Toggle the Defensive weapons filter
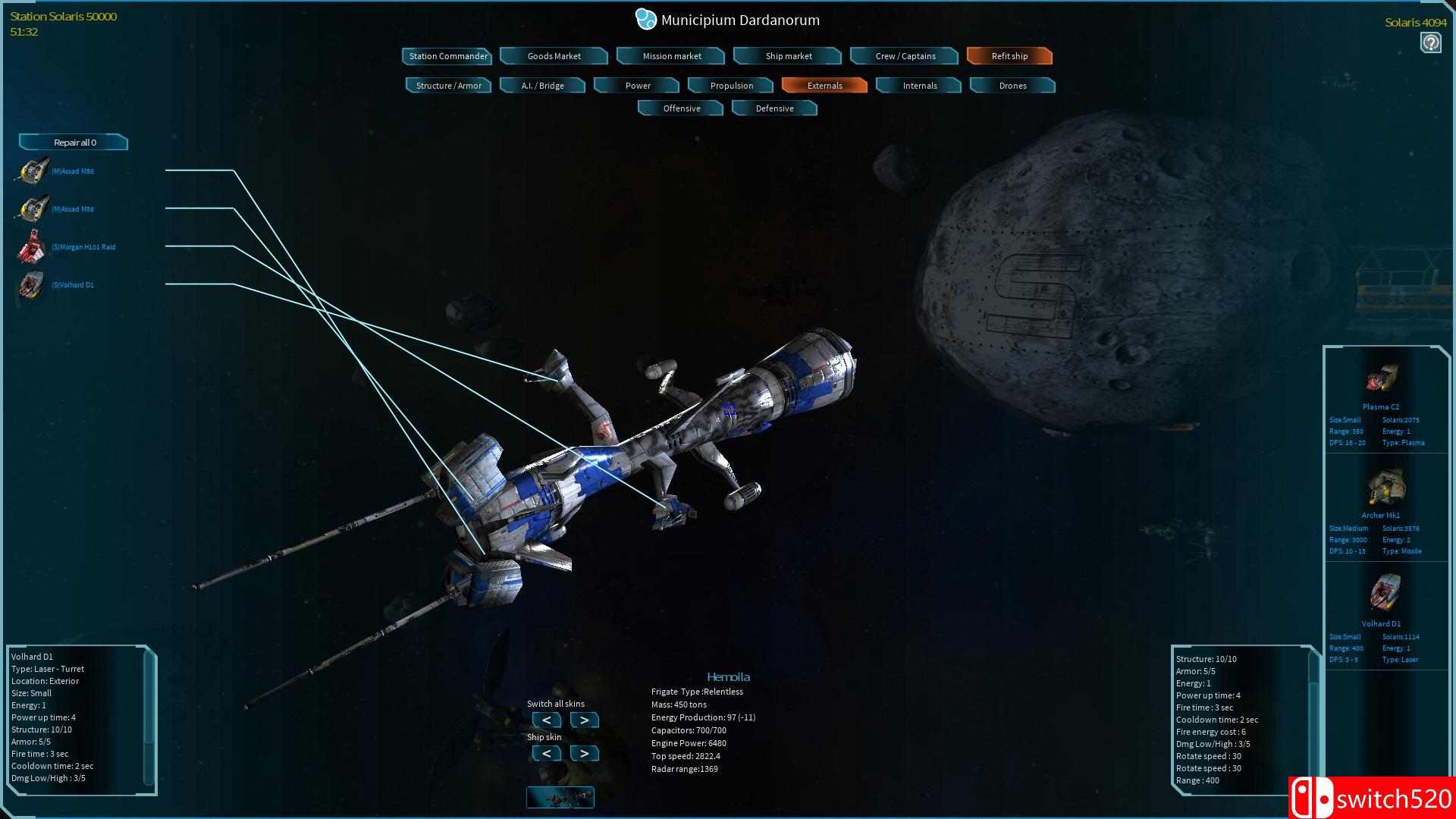The image size is (1456, 819). tap(773, 108)
